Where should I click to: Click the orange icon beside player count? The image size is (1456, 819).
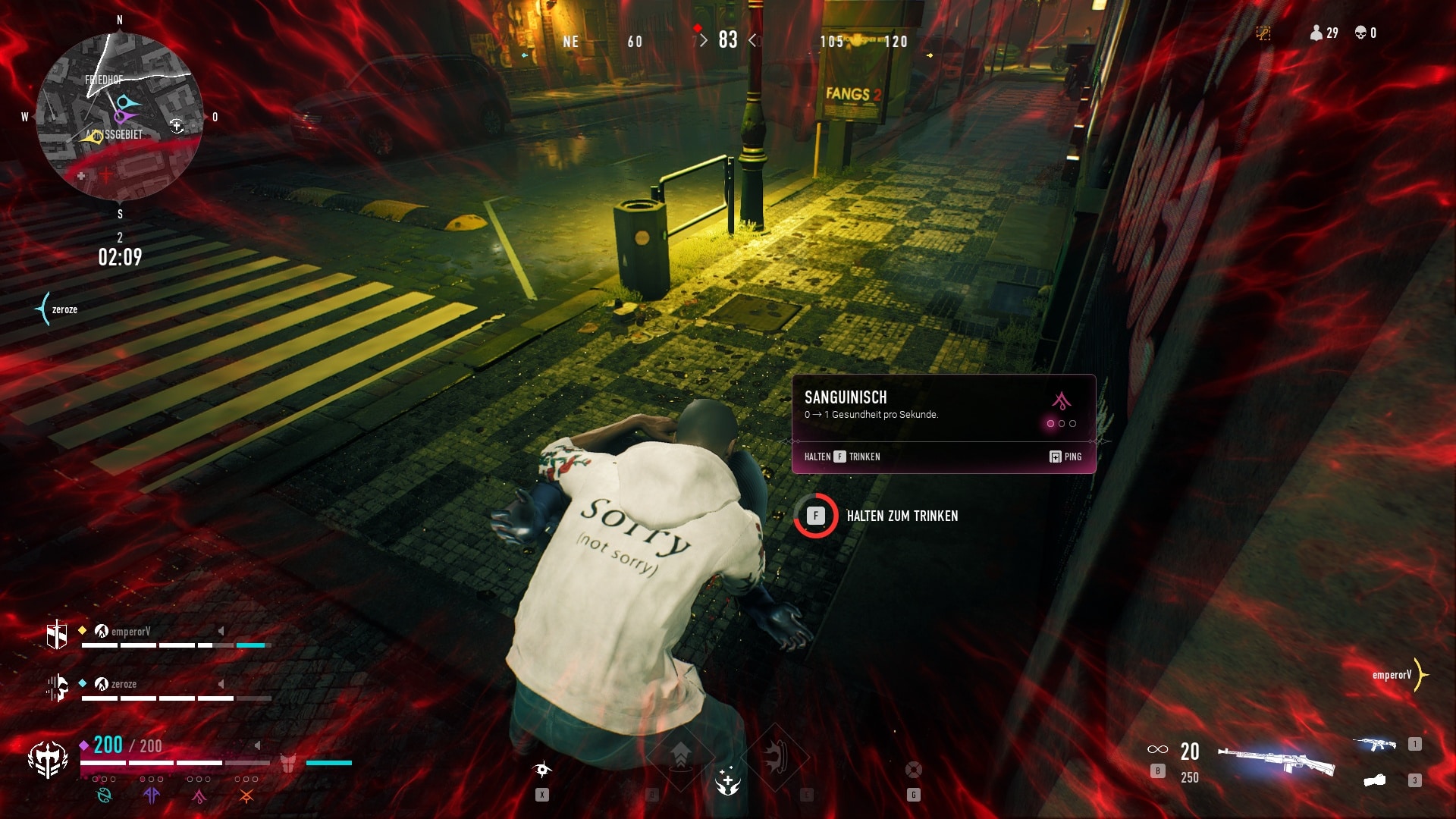click(x=1263, y=33)
